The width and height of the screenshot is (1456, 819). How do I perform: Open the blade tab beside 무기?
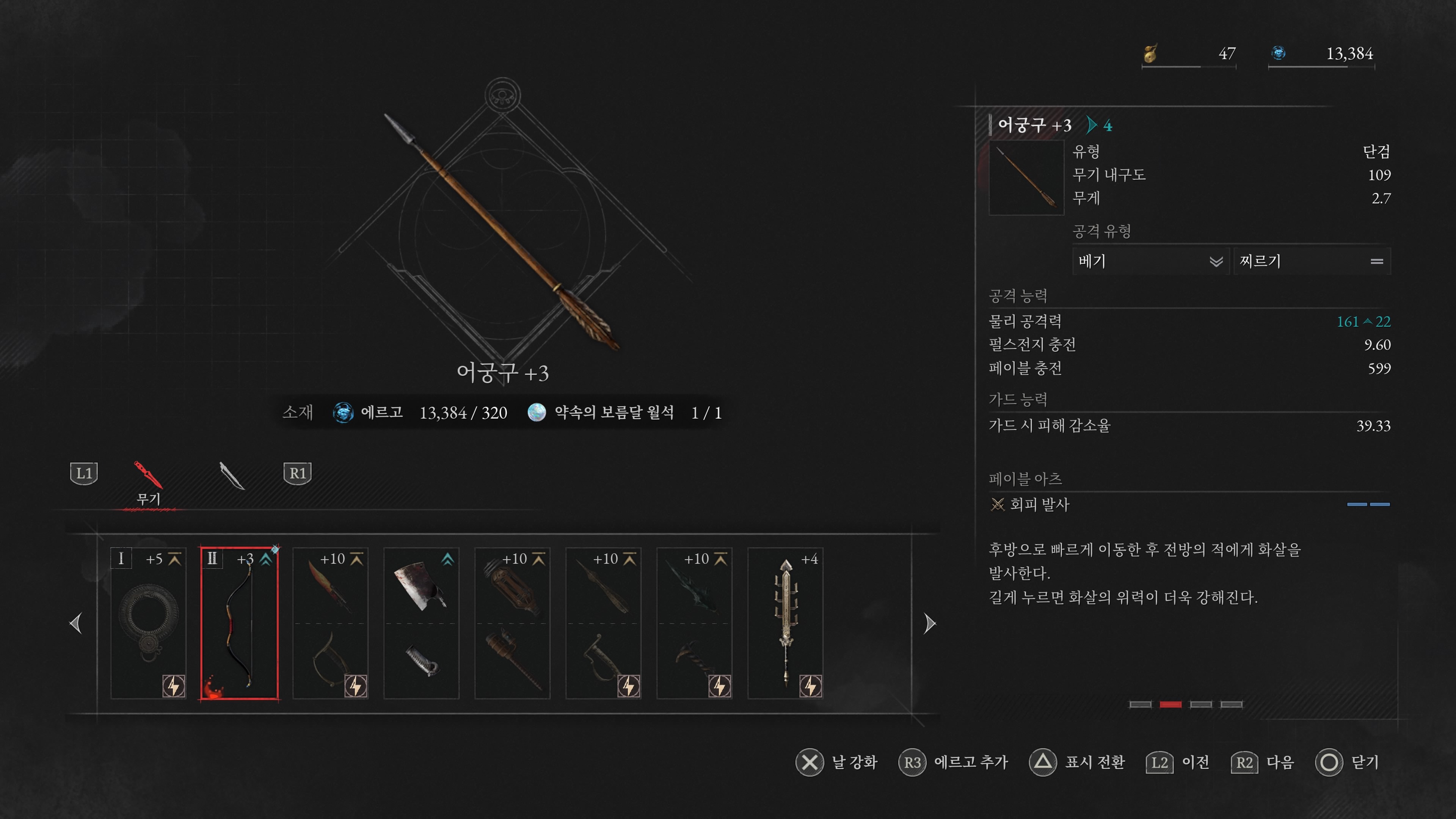coord(231,475)
